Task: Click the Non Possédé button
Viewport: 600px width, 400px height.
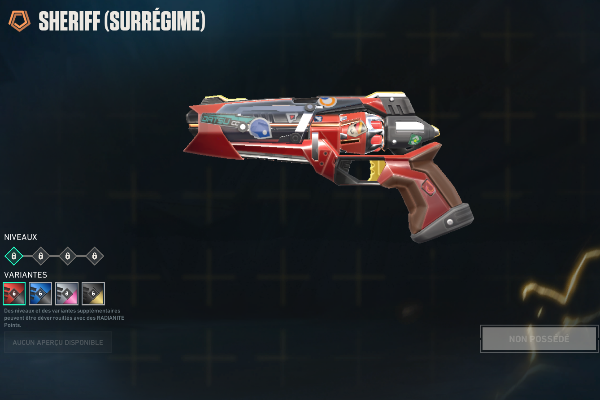Action: [x=539, y=339]
